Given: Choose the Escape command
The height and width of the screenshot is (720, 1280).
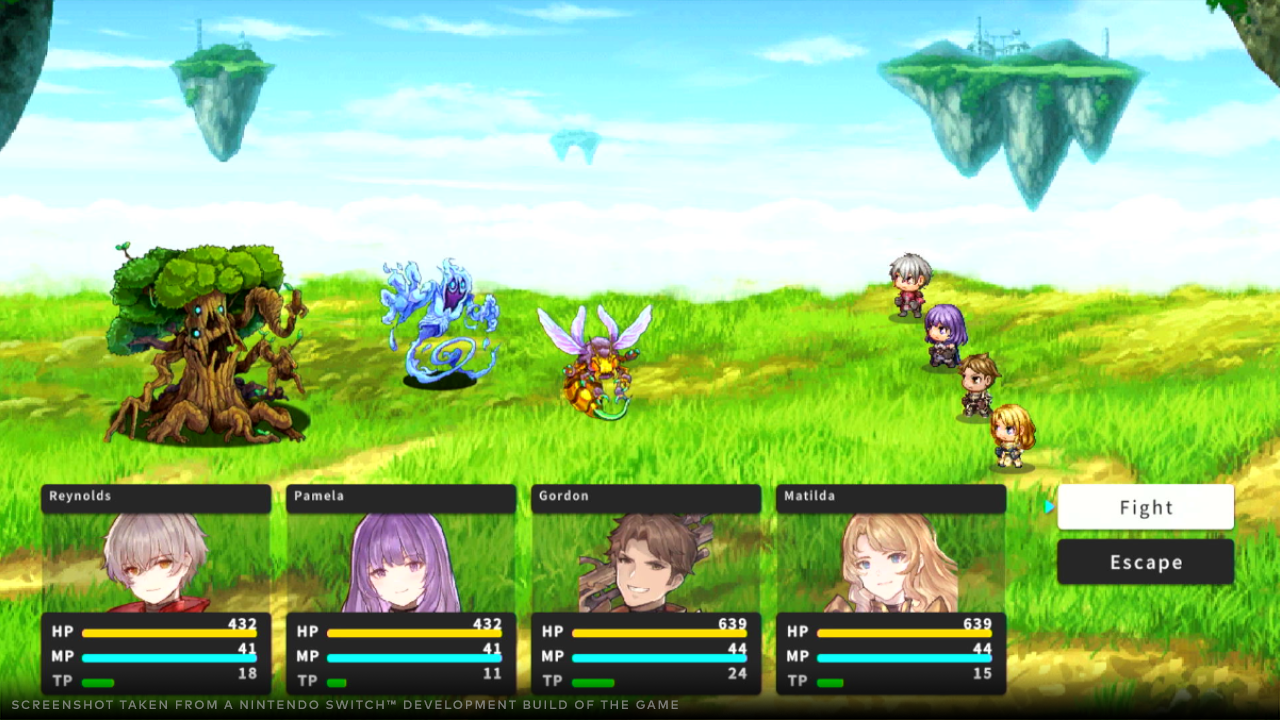Looking at the screenshot, I should point(1145,562).
